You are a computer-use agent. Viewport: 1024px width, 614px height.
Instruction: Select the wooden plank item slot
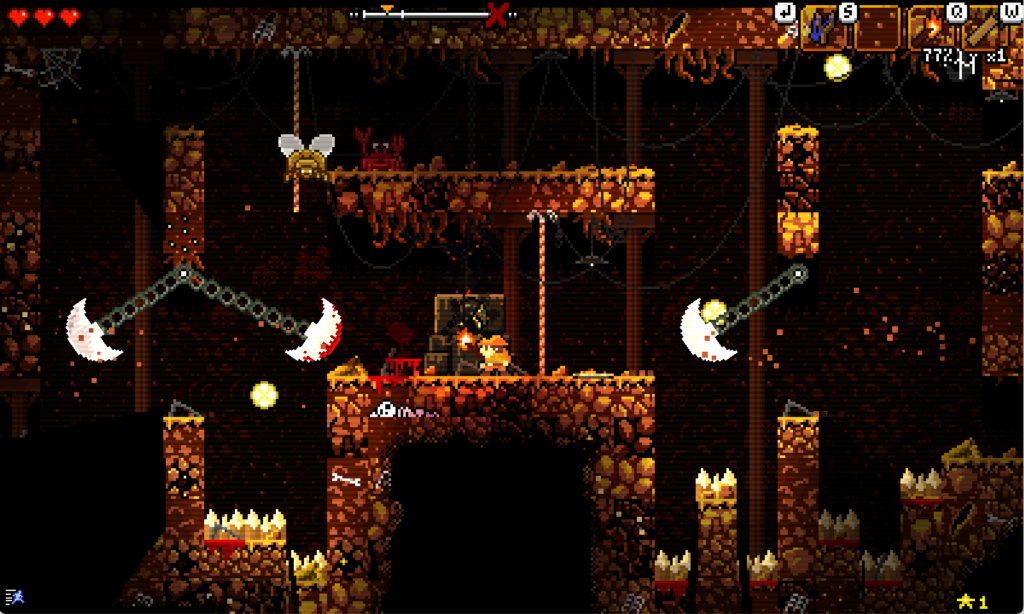[x=986, y=28]
